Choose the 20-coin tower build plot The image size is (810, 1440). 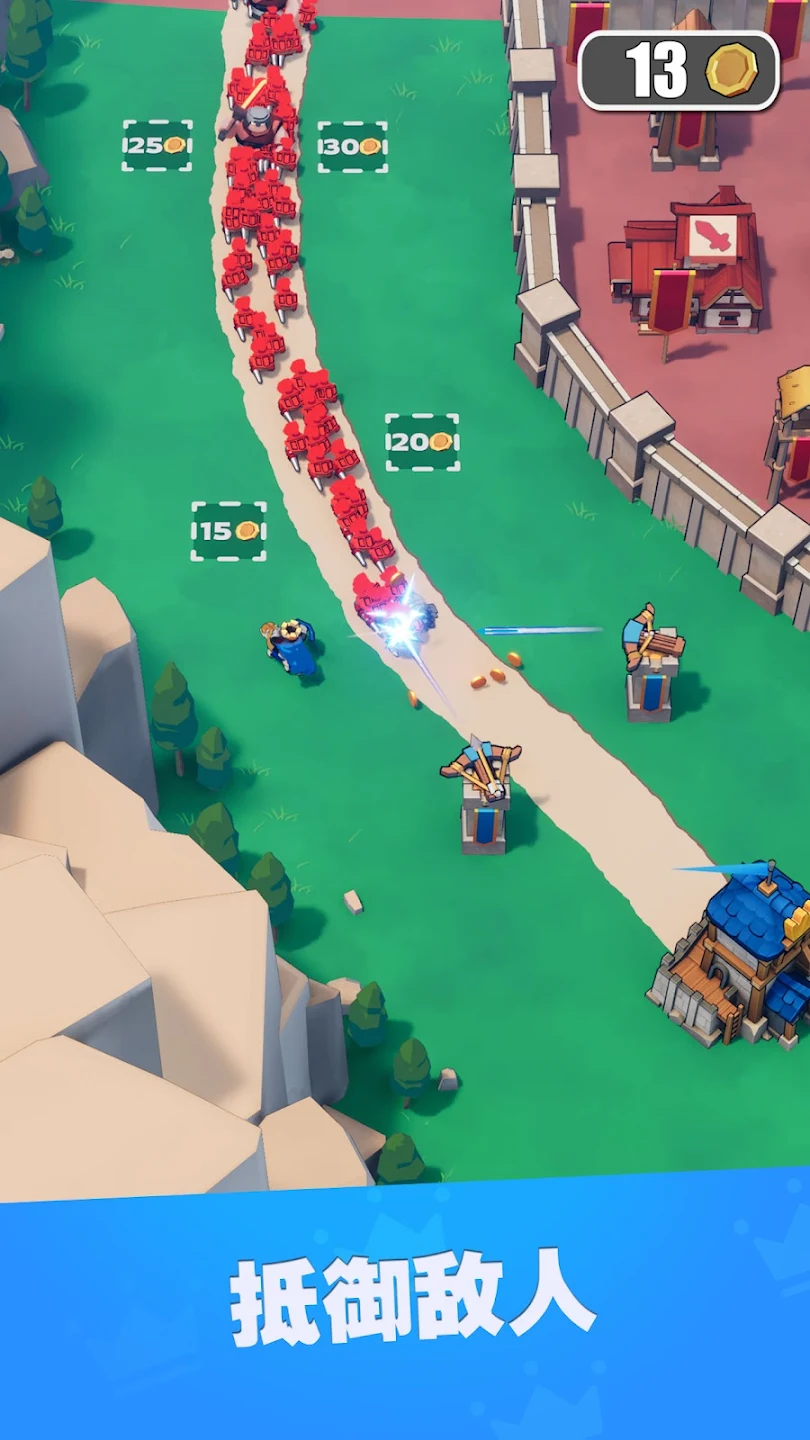tap(422, 442)
